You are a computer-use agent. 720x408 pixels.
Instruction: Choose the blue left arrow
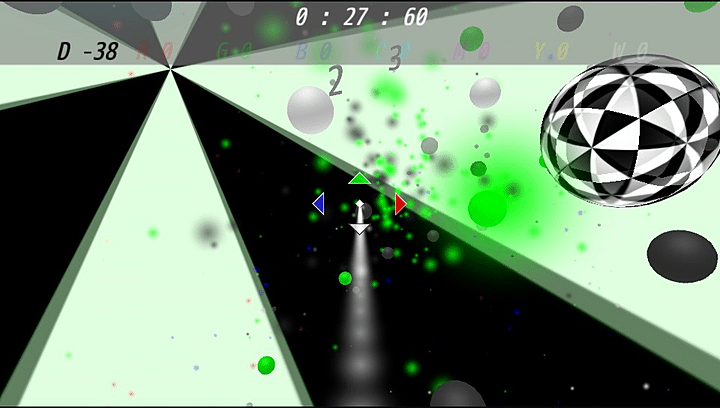(319, 204)
